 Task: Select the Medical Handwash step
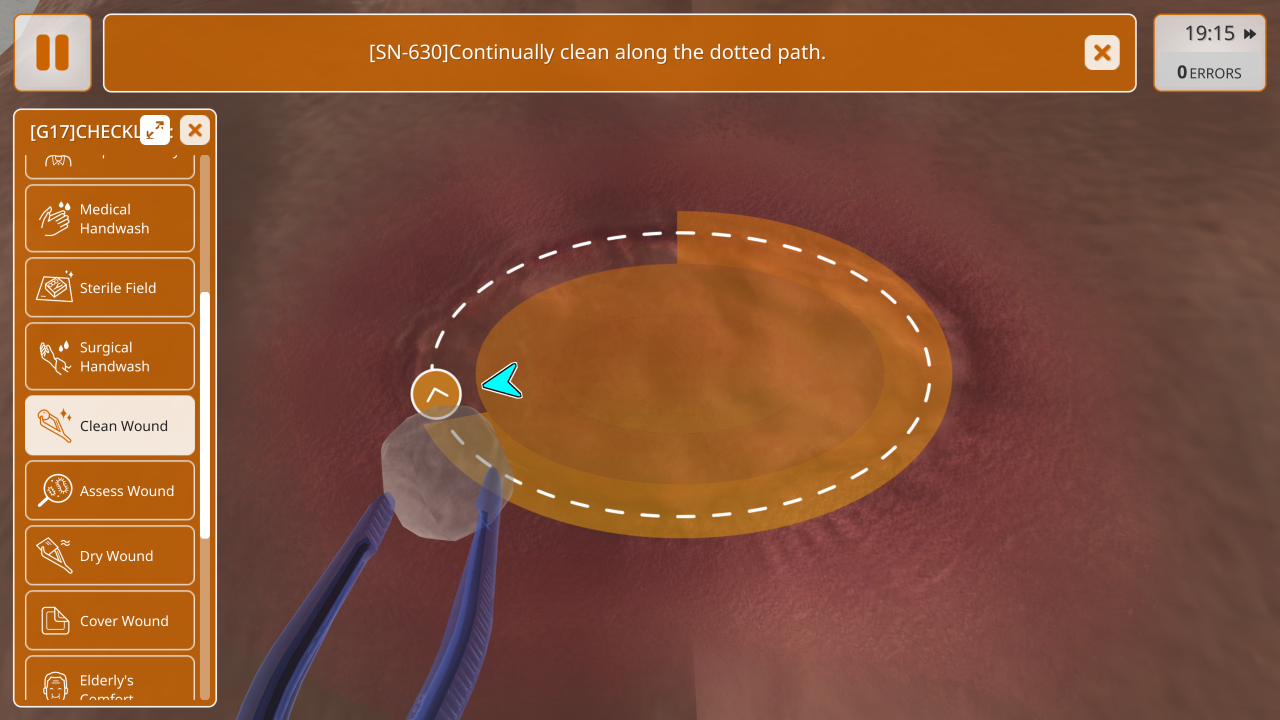110,218
